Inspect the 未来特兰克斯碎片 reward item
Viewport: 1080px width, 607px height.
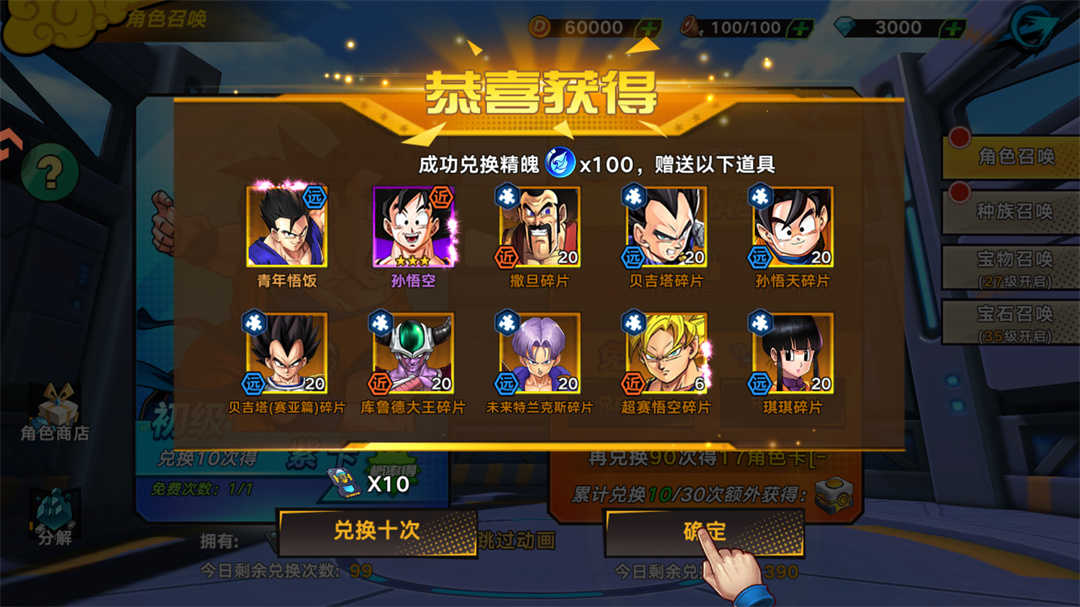(539, 353)
